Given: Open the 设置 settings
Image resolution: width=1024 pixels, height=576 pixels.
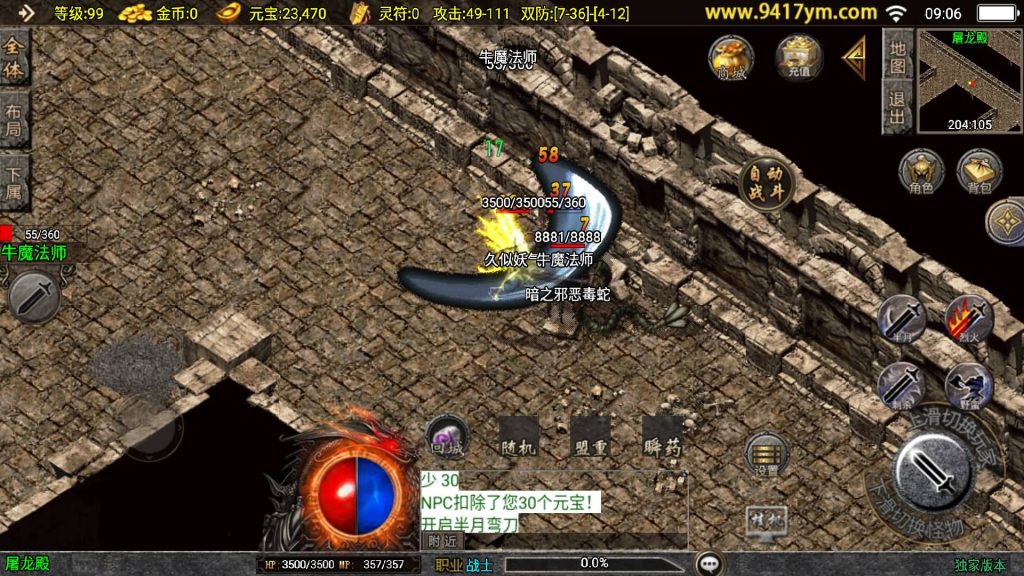Looking at the screenshot, I should tap(767, 455).
